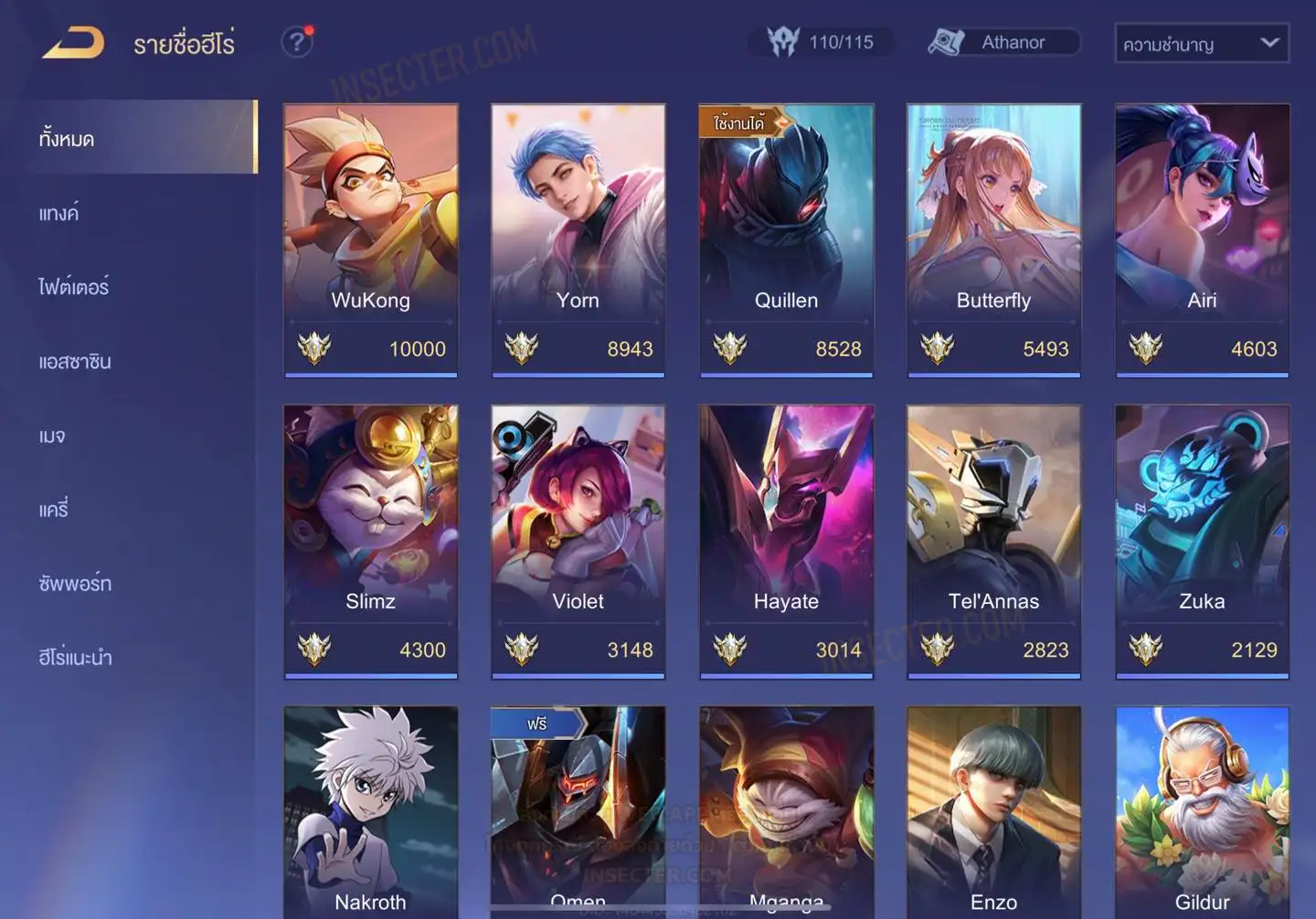Filter heroes by ซัพพอร์ท

click(75, 584)
